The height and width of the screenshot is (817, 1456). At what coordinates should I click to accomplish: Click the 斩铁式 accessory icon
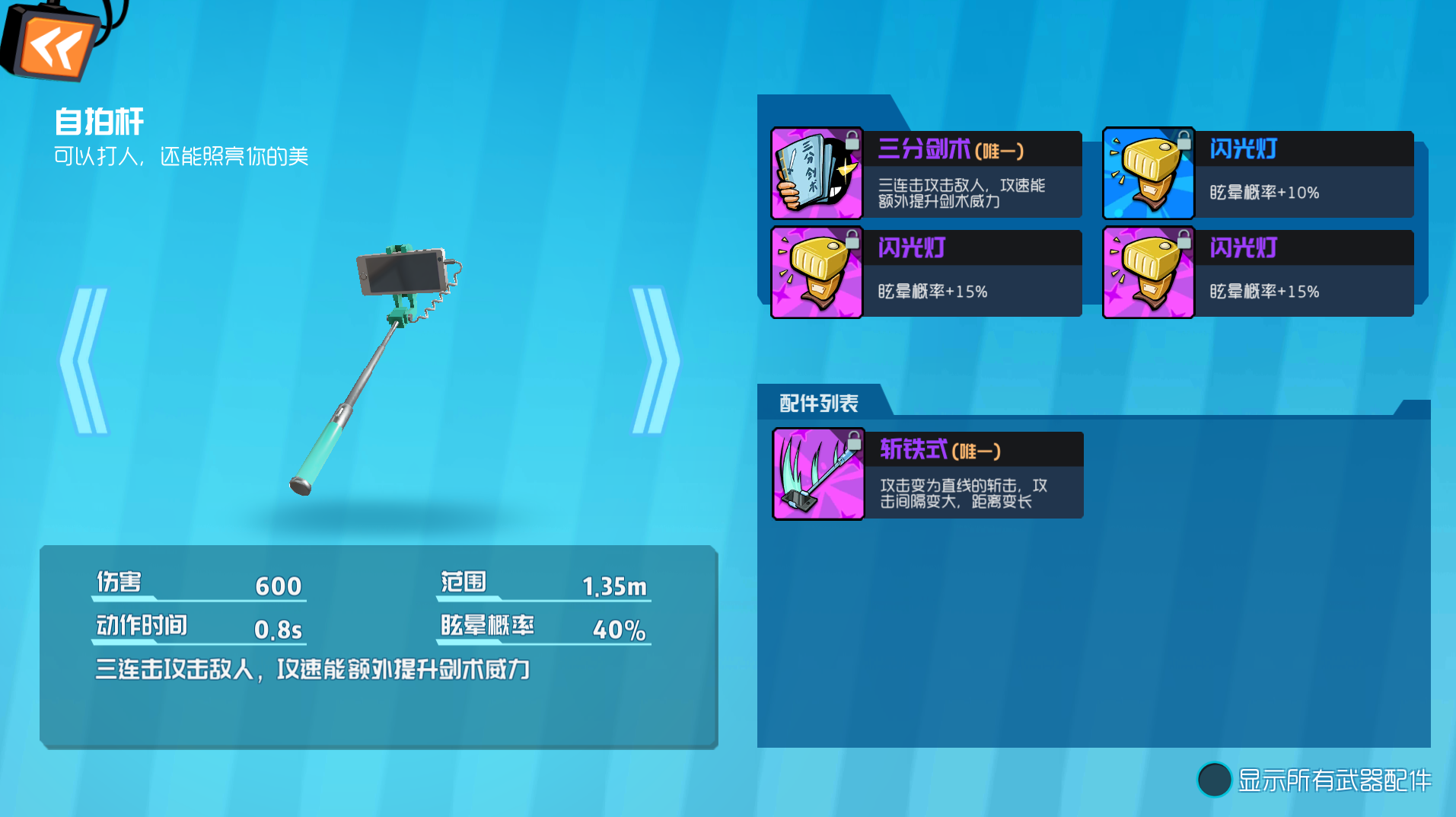click(817, 474)
